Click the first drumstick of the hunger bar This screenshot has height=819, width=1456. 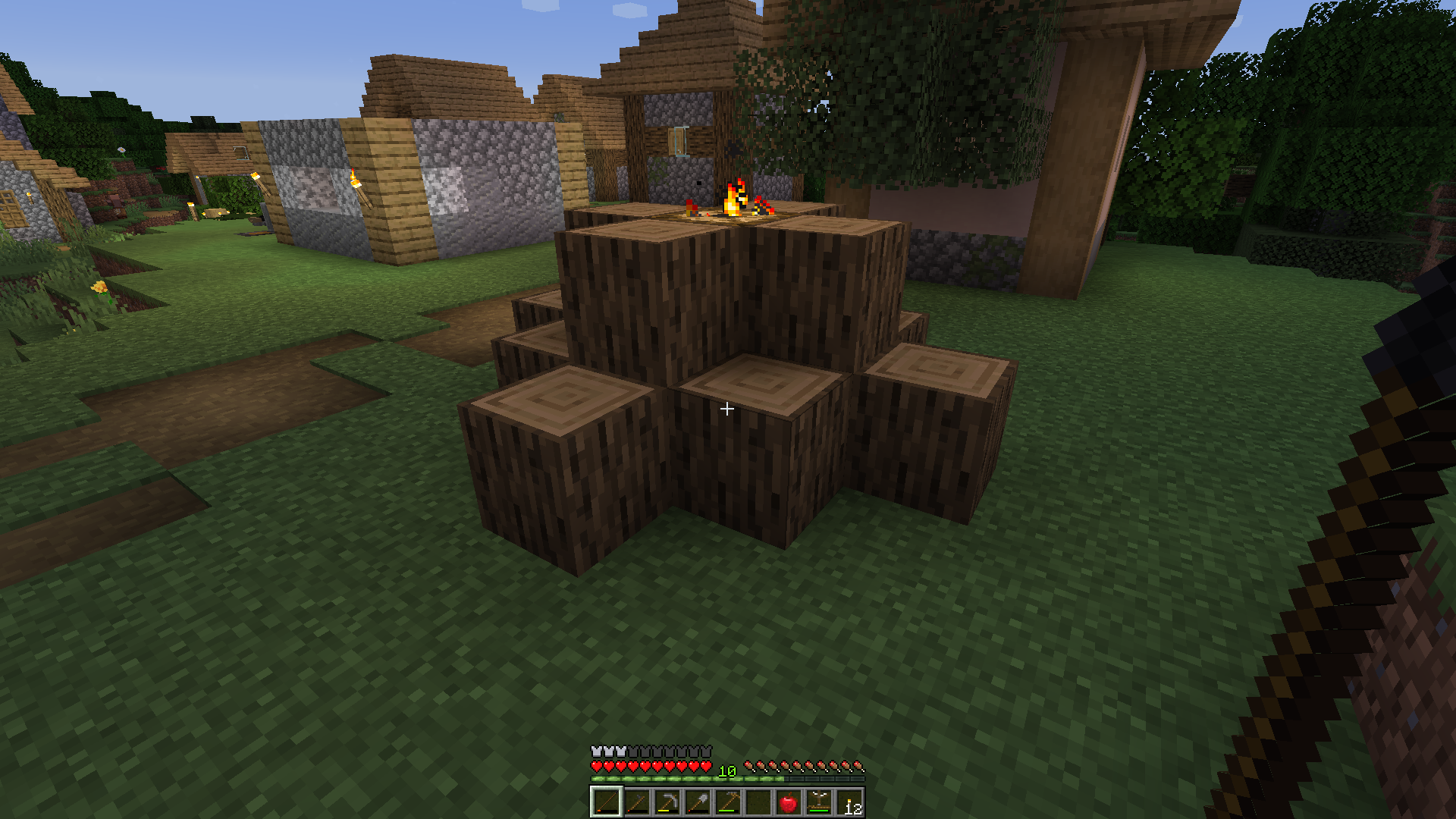[x=749, y=766]
